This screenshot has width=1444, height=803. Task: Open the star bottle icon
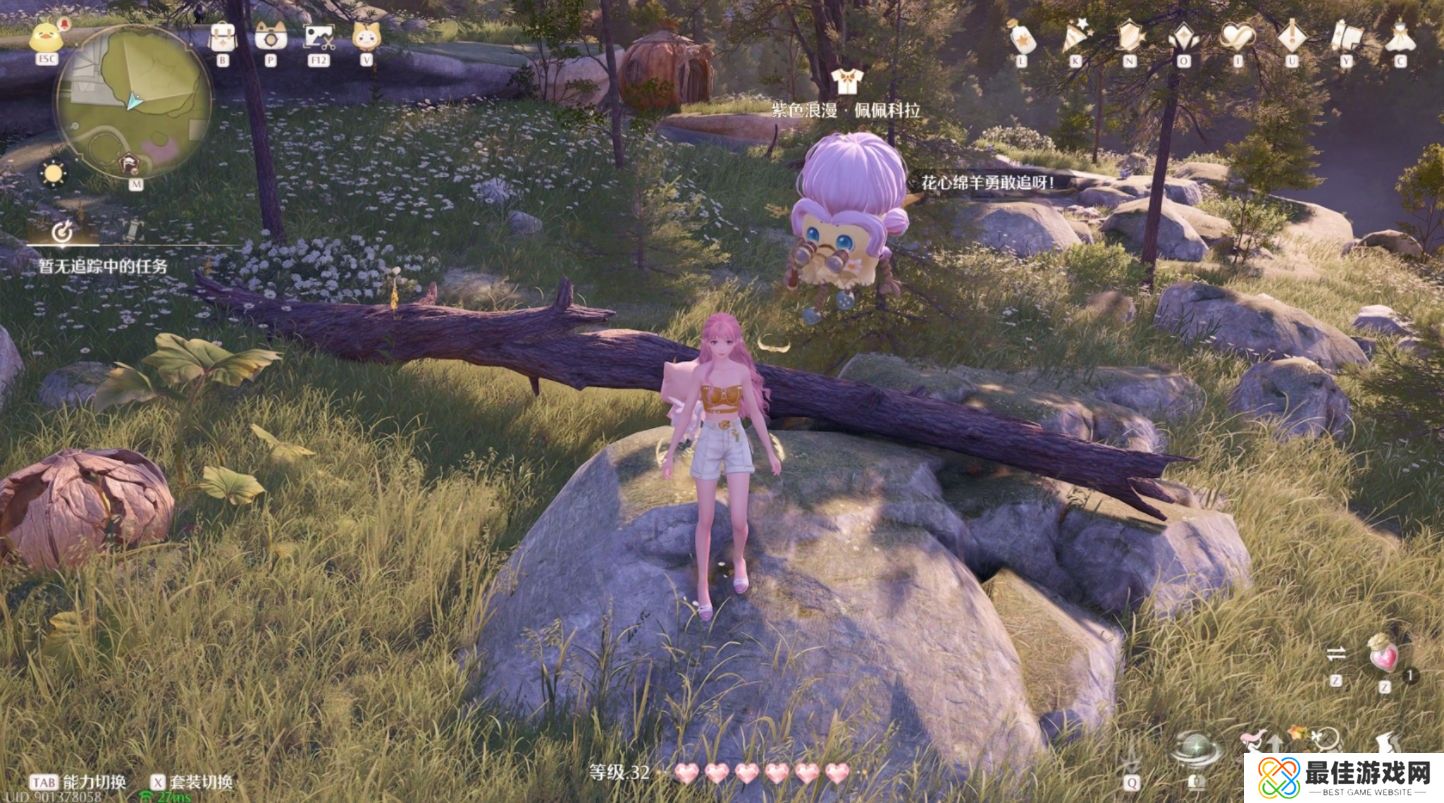pos(1021,37)
